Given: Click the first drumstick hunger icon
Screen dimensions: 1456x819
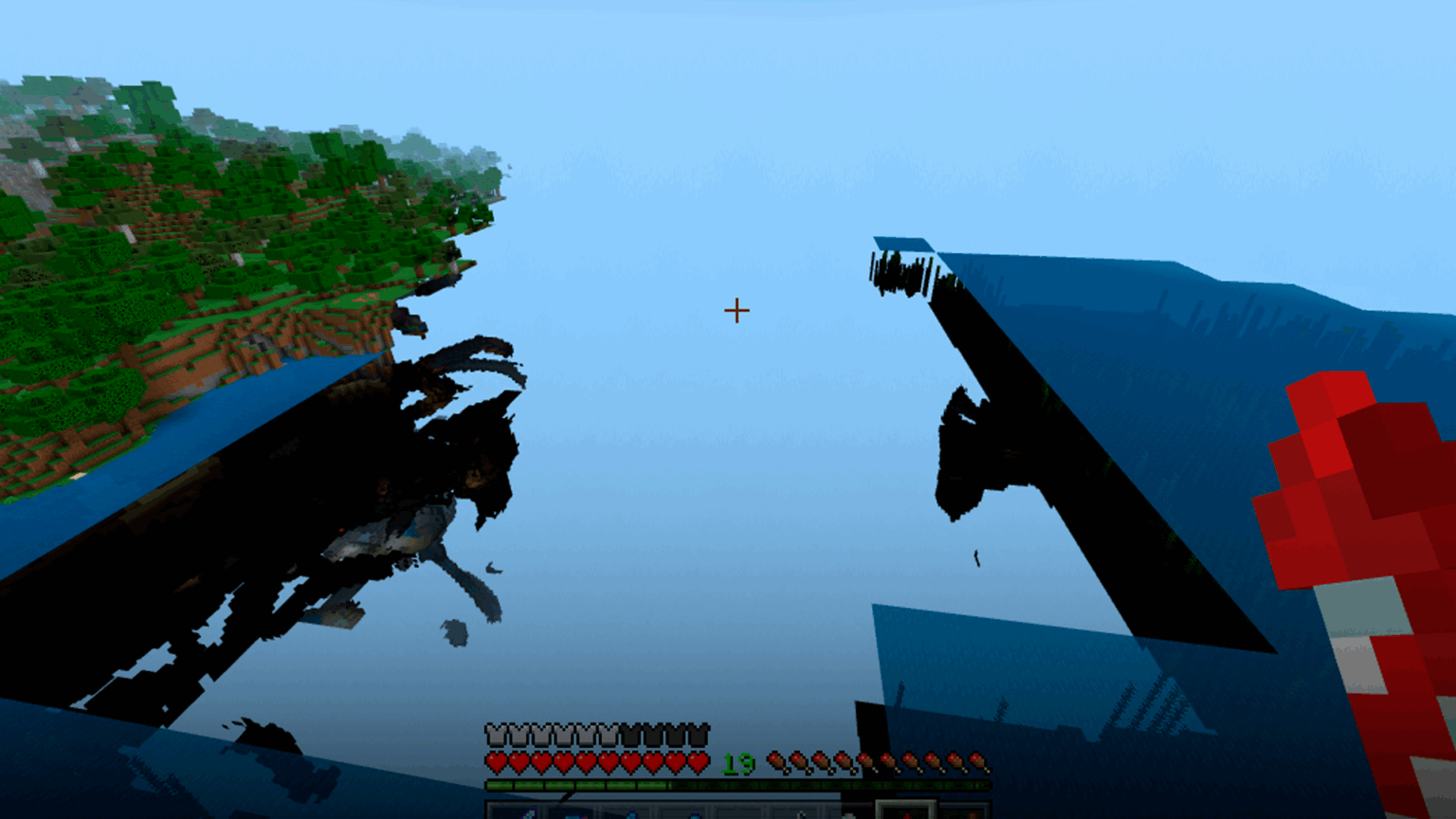Looking at the screenshot, I should (x=775, y=760).
